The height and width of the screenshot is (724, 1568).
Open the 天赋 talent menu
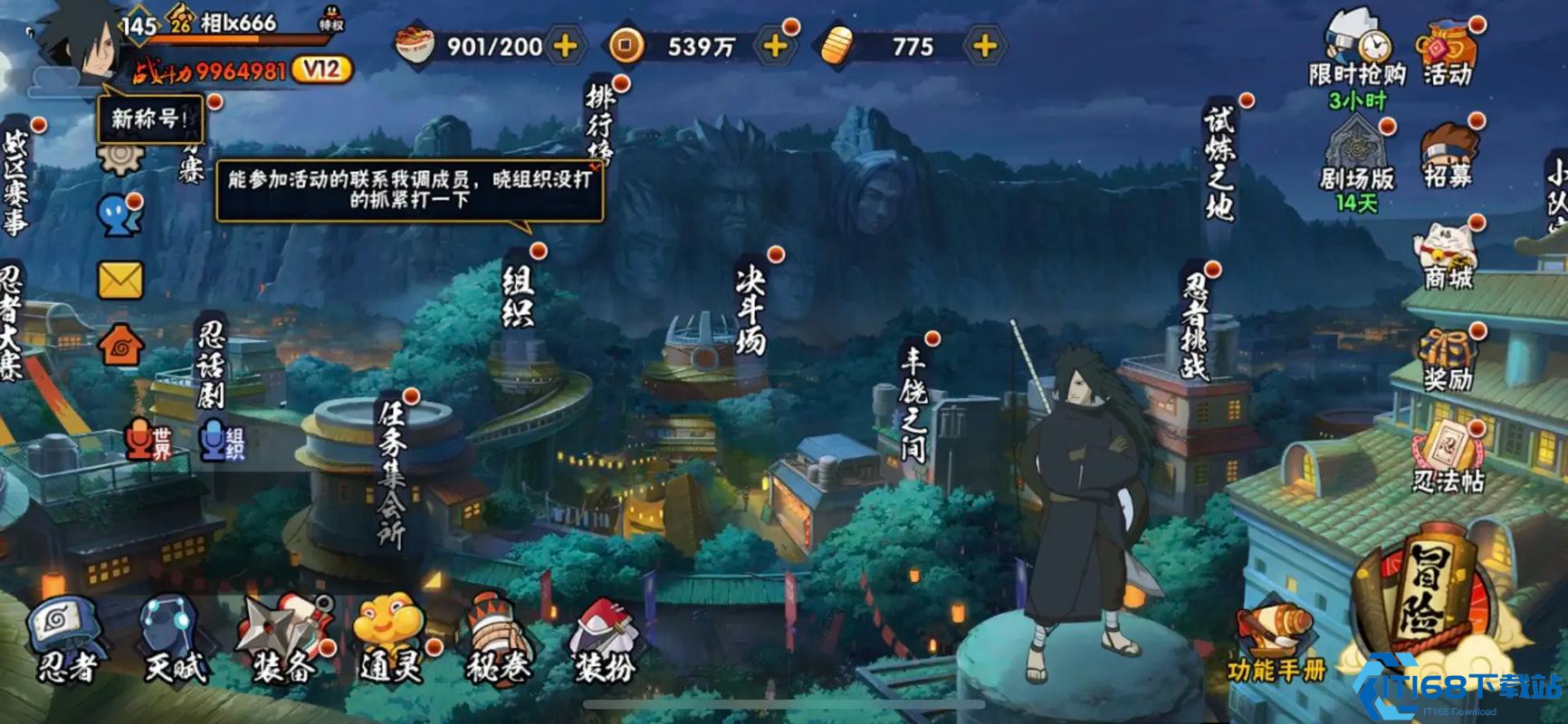[174, 638]
